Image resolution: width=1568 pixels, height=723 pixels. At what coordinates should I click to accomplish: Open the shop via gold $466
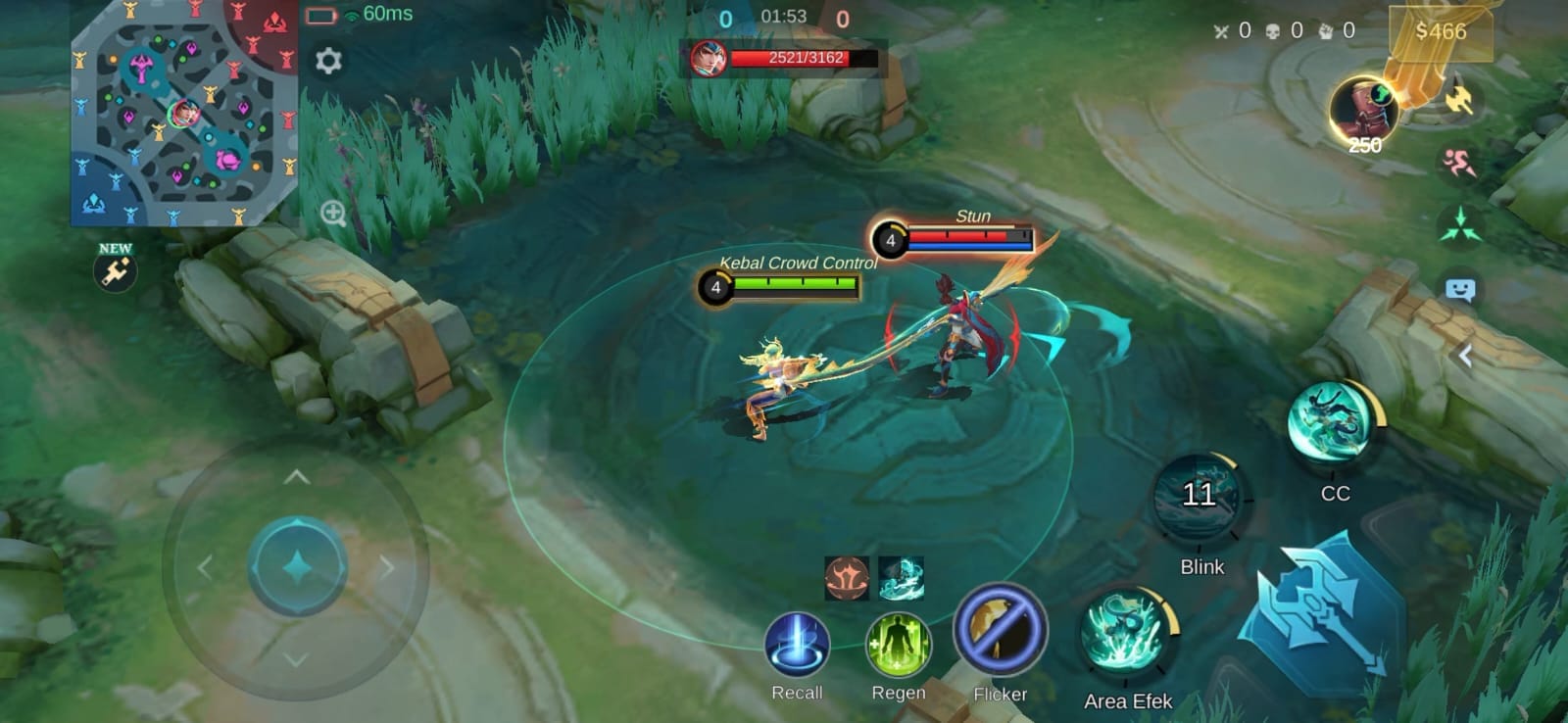pyautogui.click(x=1441, y=32)
